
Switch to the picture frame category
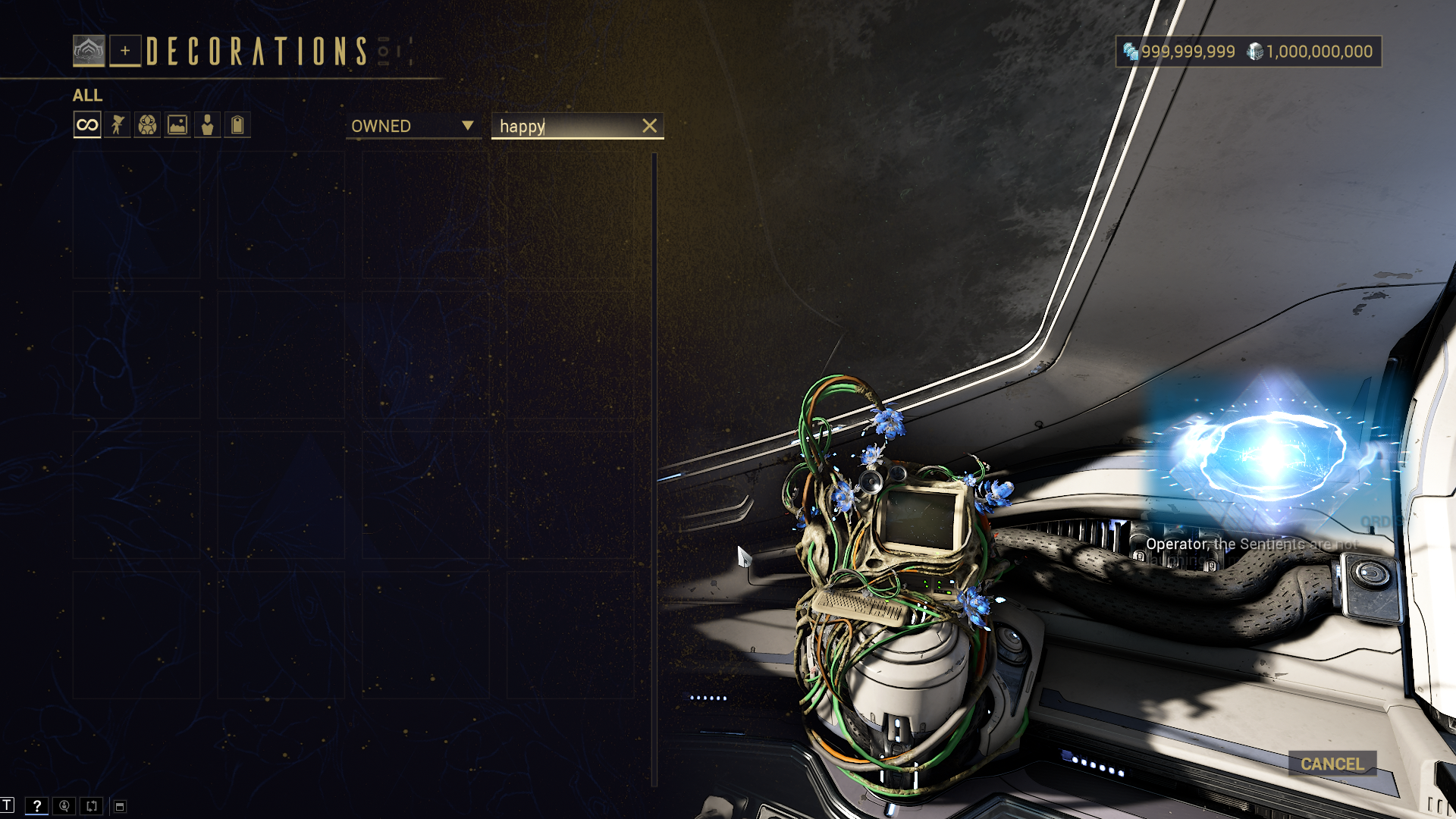[177, 125]
